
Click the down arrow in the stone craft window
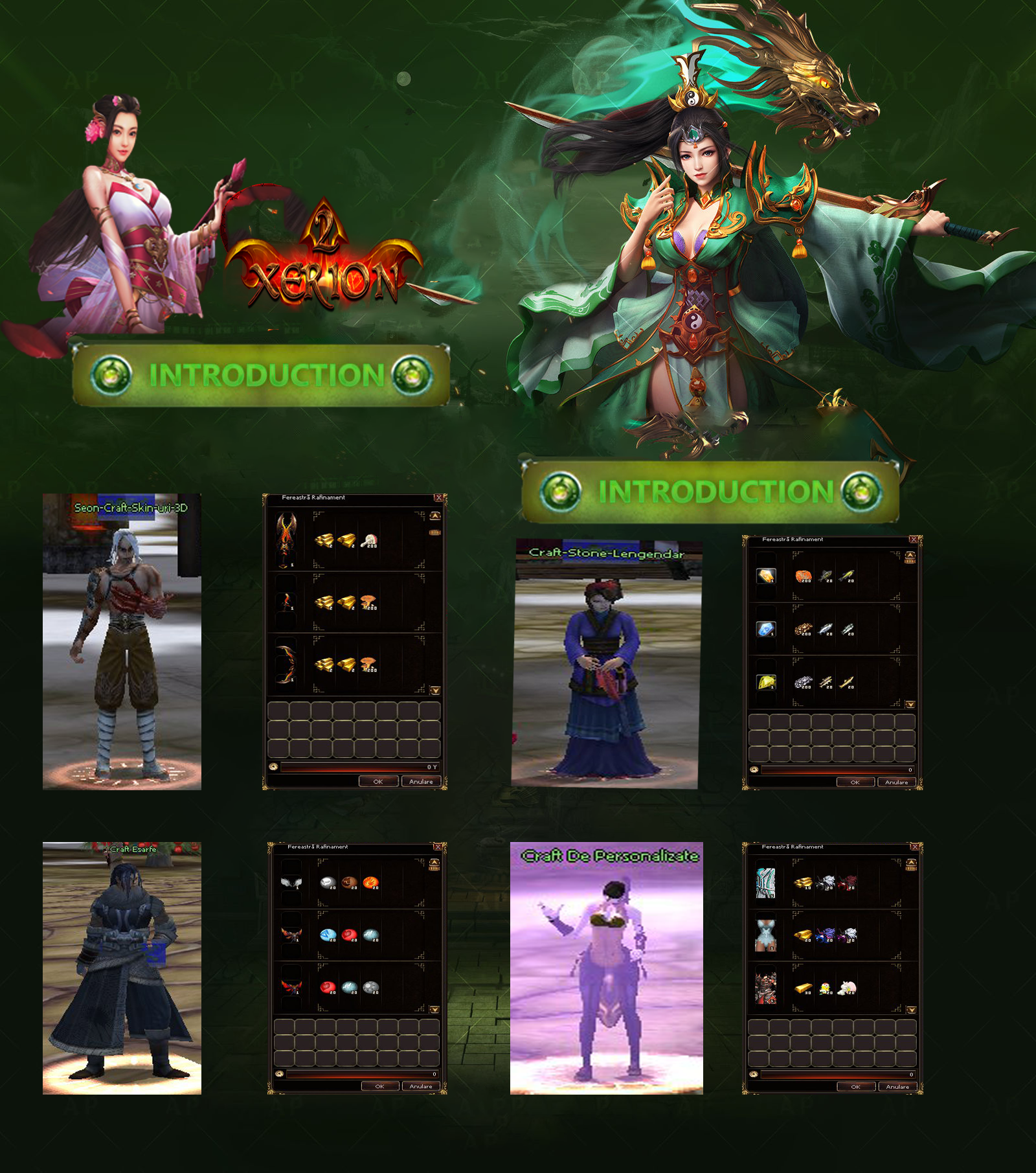910,703
